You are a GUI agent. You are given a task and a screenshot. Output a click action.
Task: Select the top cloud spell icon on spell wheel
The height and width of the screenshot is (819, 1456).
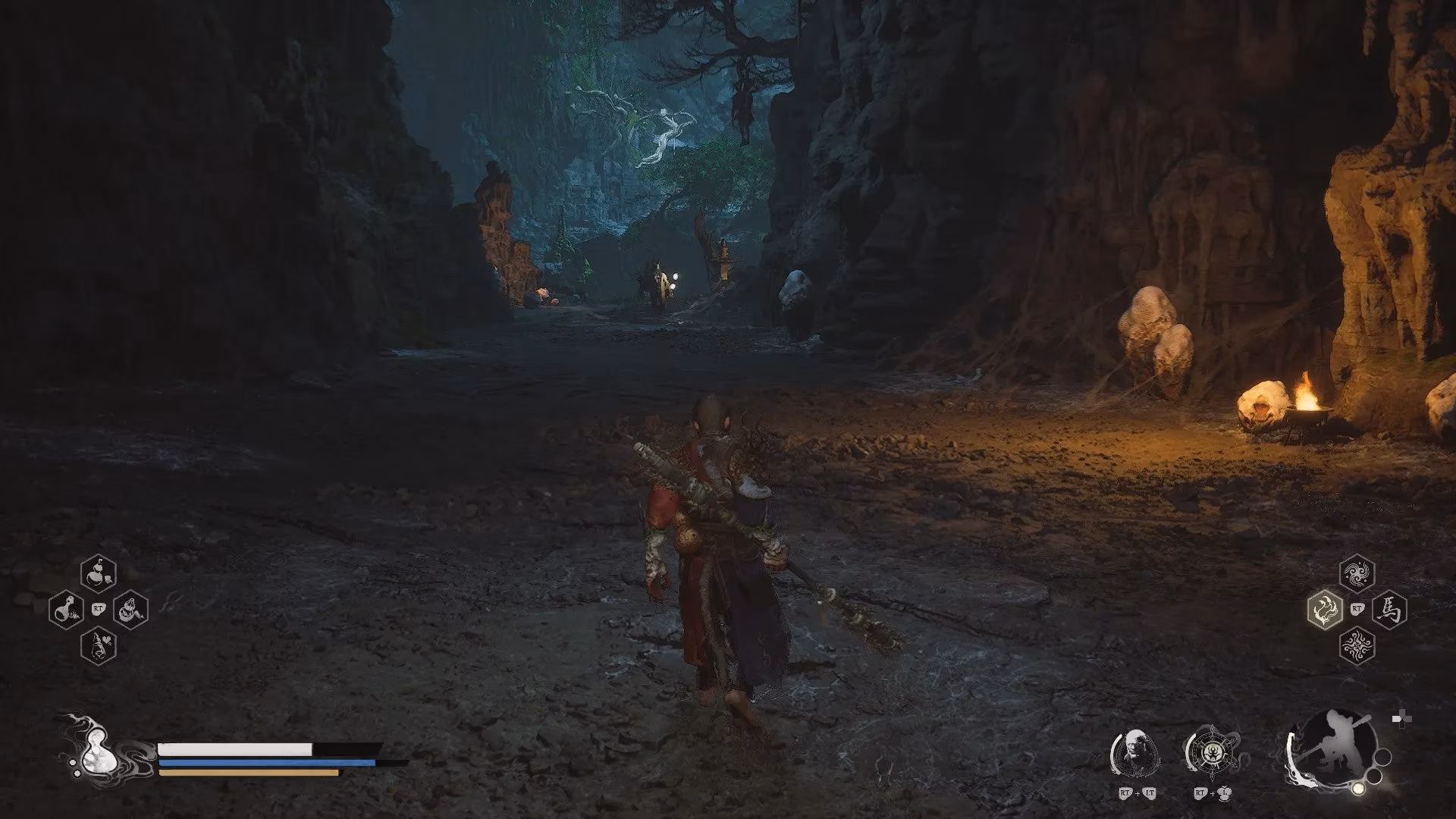(1357, 573)
